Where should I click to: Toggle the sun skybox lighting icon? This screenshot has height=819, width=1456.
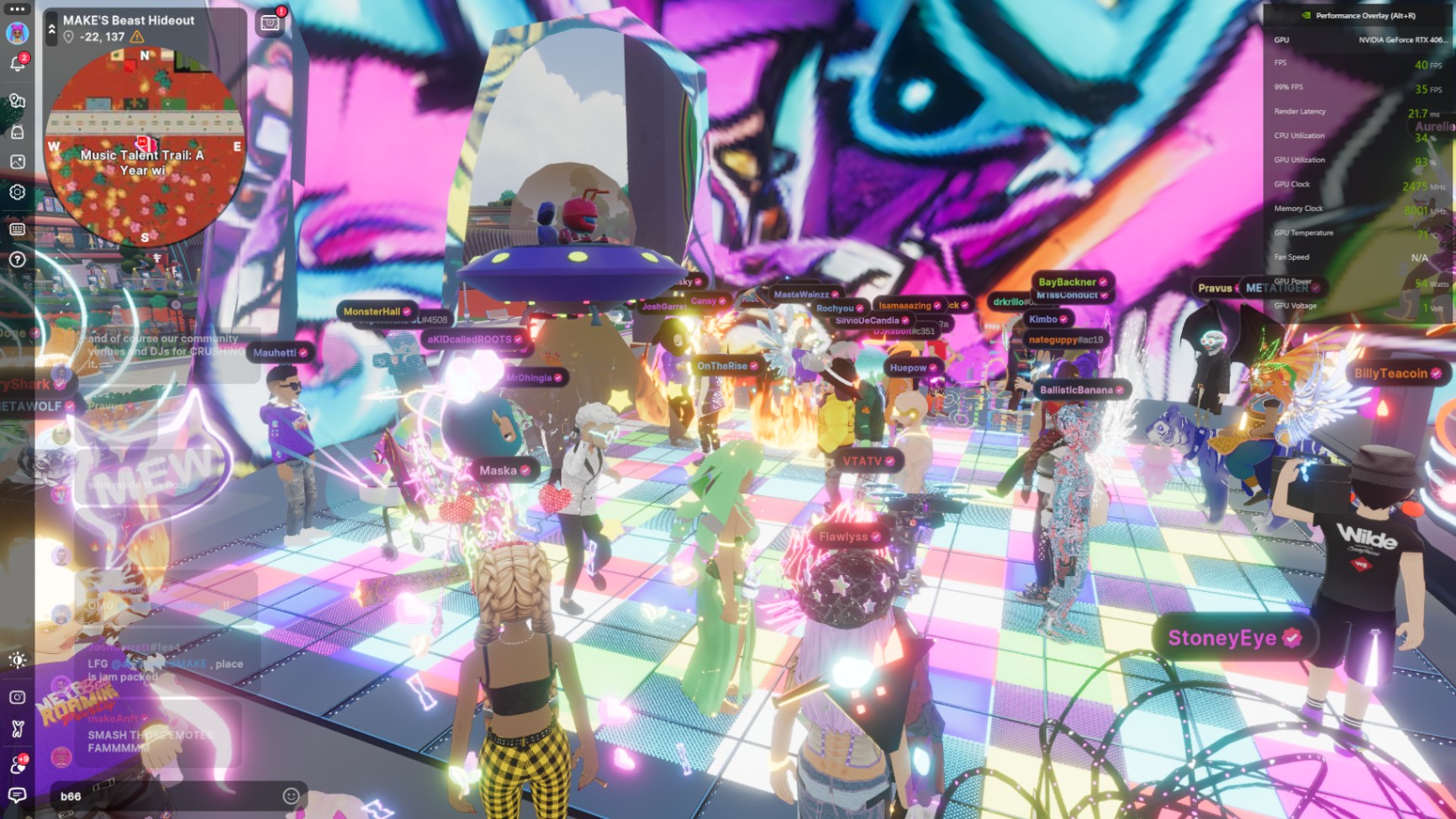pos(17,660)
